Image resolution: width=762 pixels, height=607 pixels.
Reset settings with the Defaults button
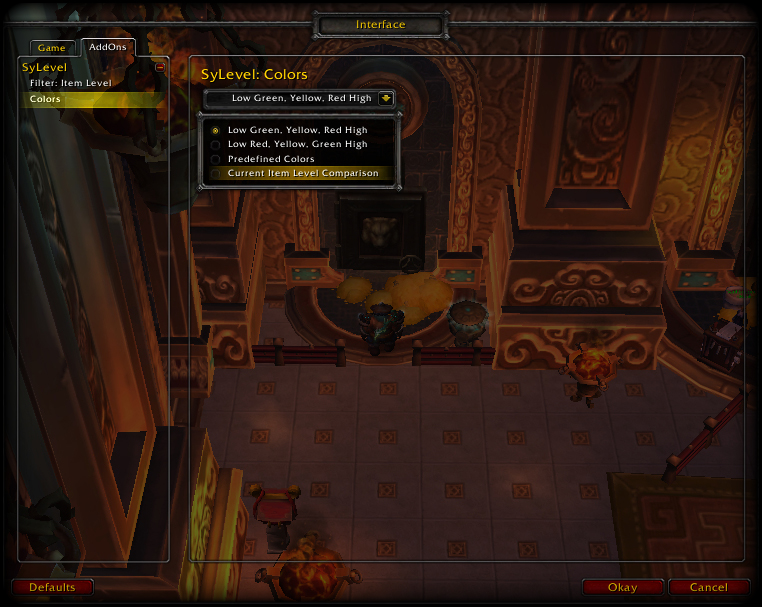[52, 587]
